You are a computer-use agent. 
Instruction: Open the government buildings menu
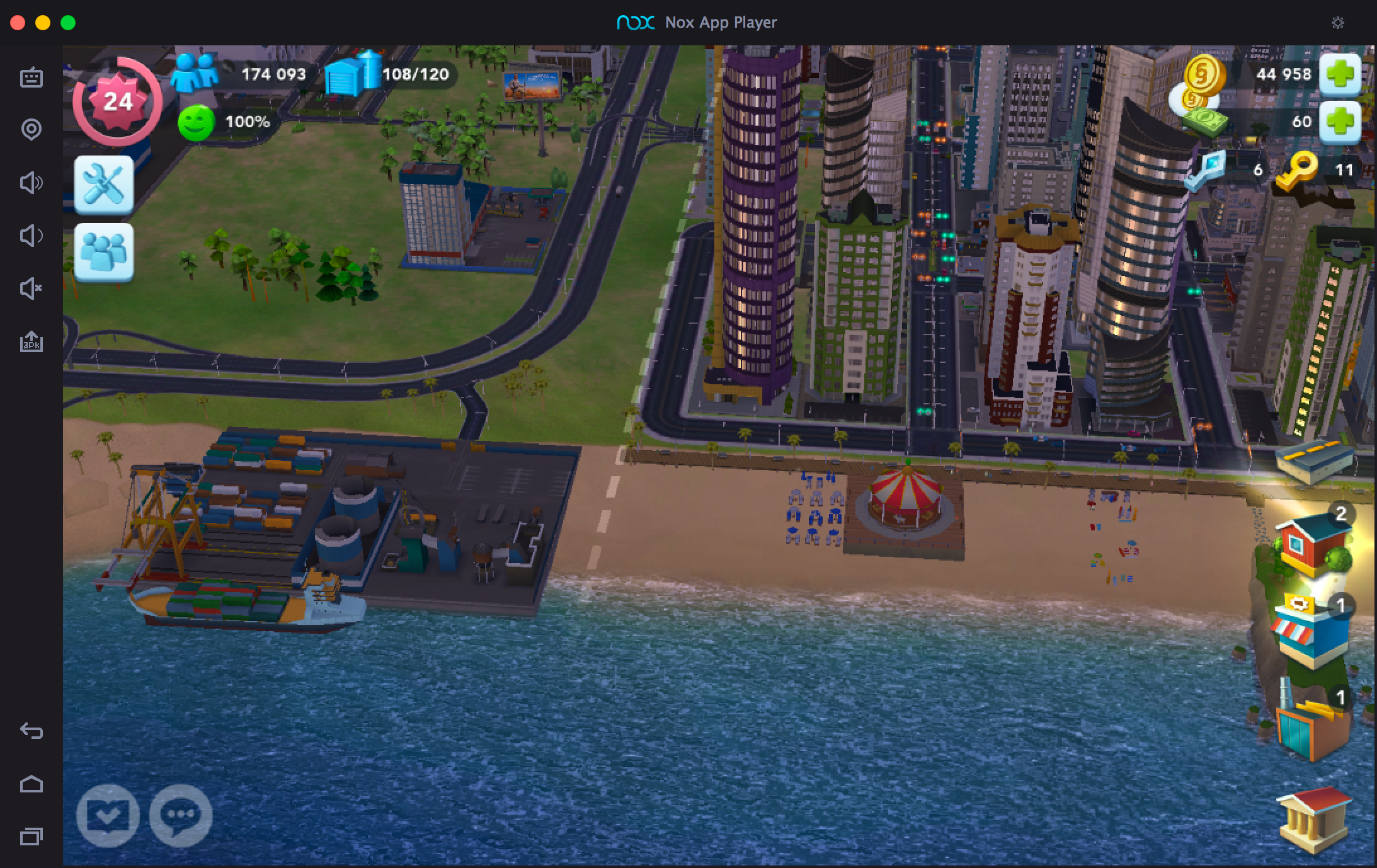tap(1315, 820)
